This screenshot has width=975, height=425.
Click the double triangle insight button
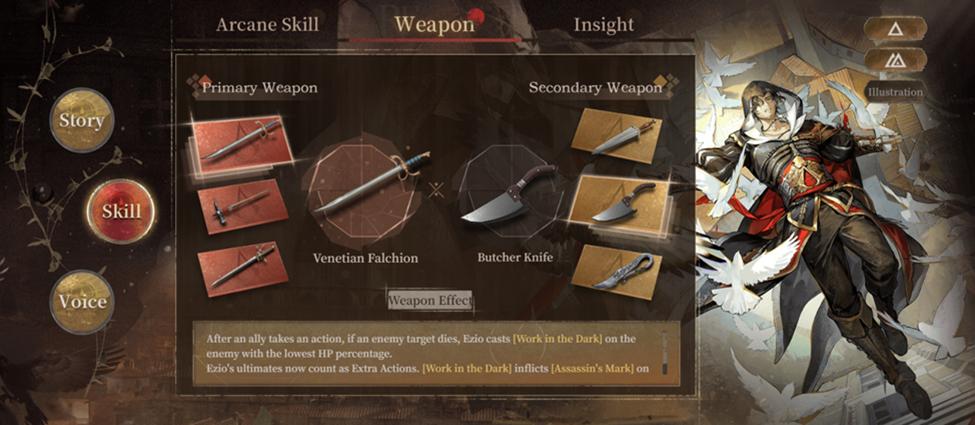tap(895, 60)
